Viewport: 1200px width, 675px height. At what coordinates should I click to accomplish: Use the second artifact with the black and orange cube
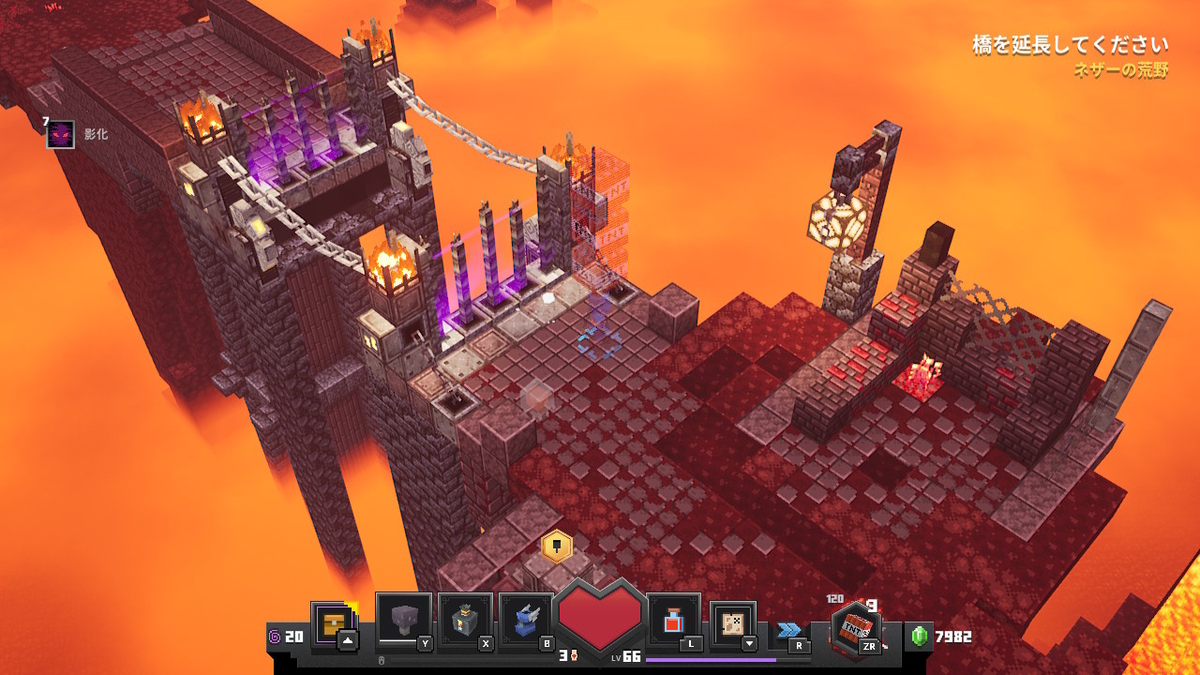pos(465,621)
